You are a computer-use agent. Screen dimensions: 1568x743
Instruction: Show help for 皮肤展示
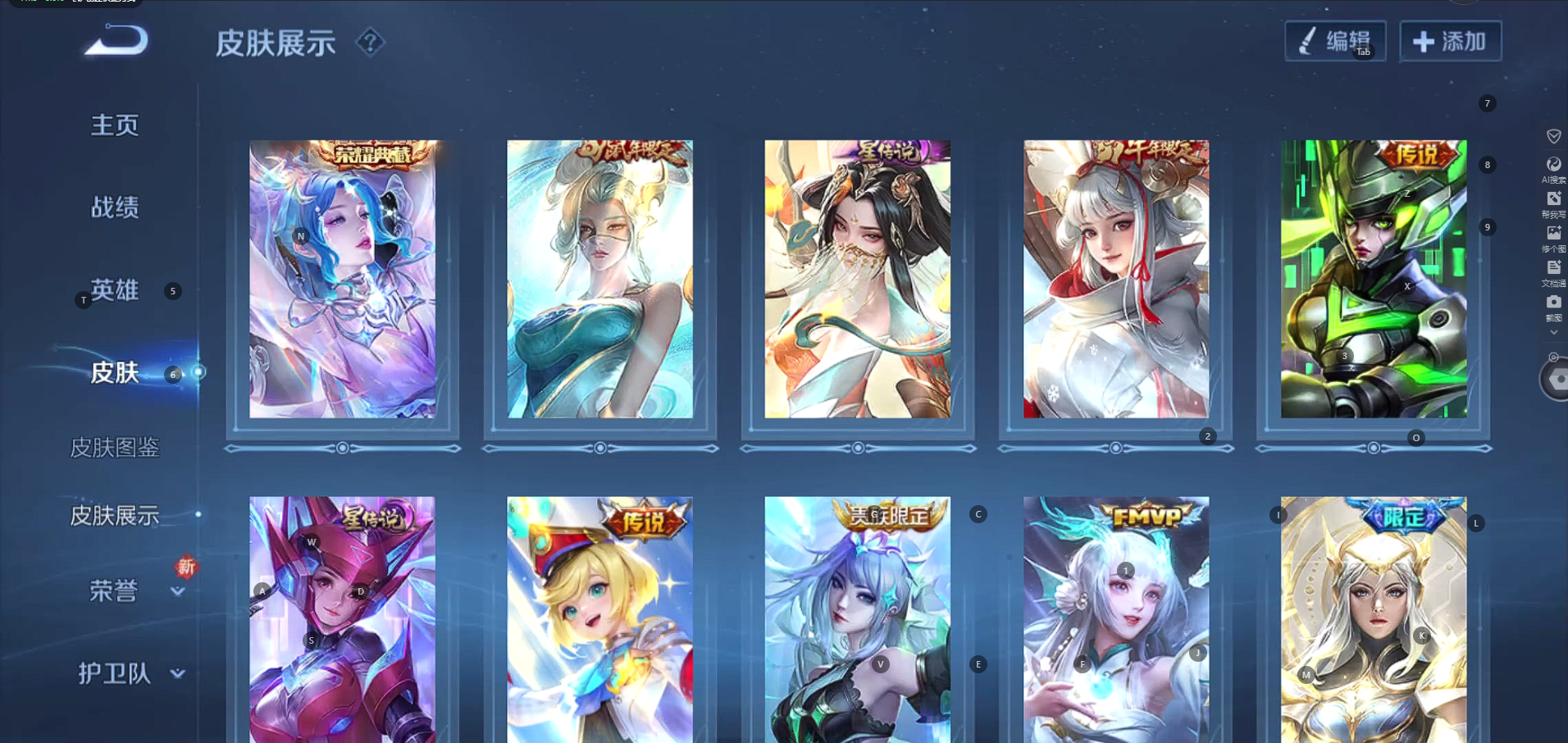click(370, 42)
